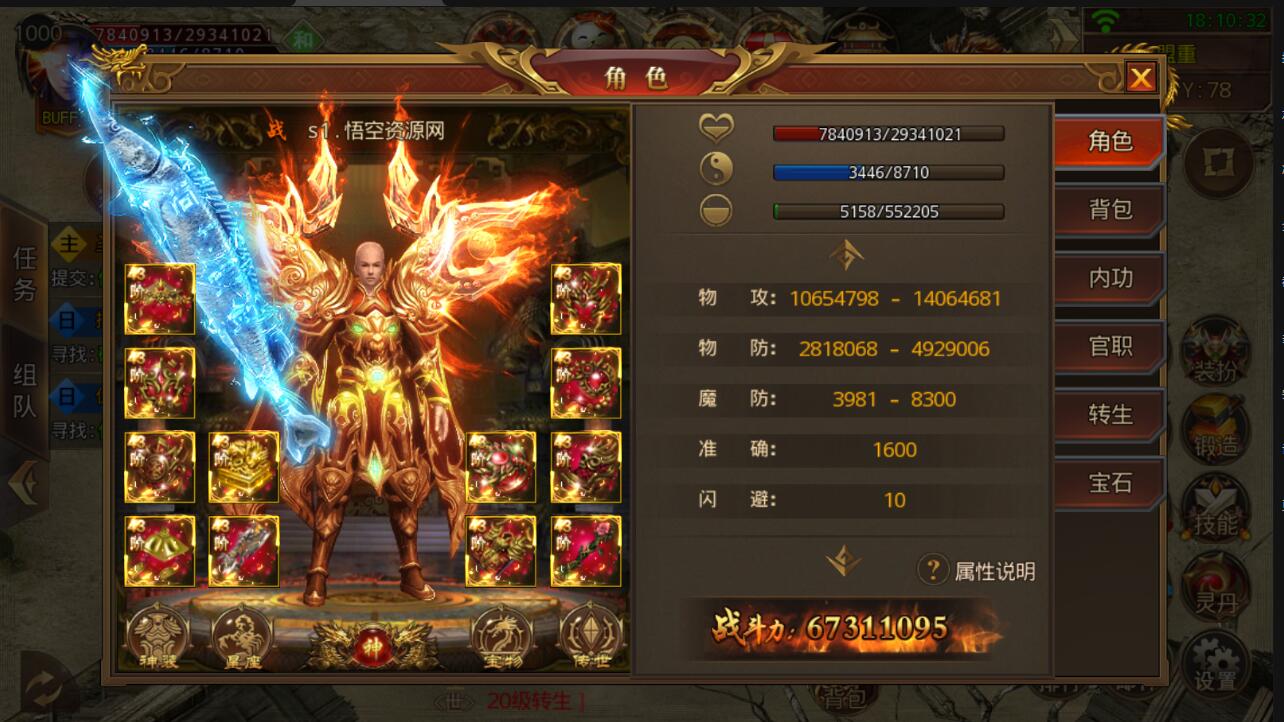Open the 设置 gear settings
The width and height of the screenshot is (1284, 722).
point(1216,664)
